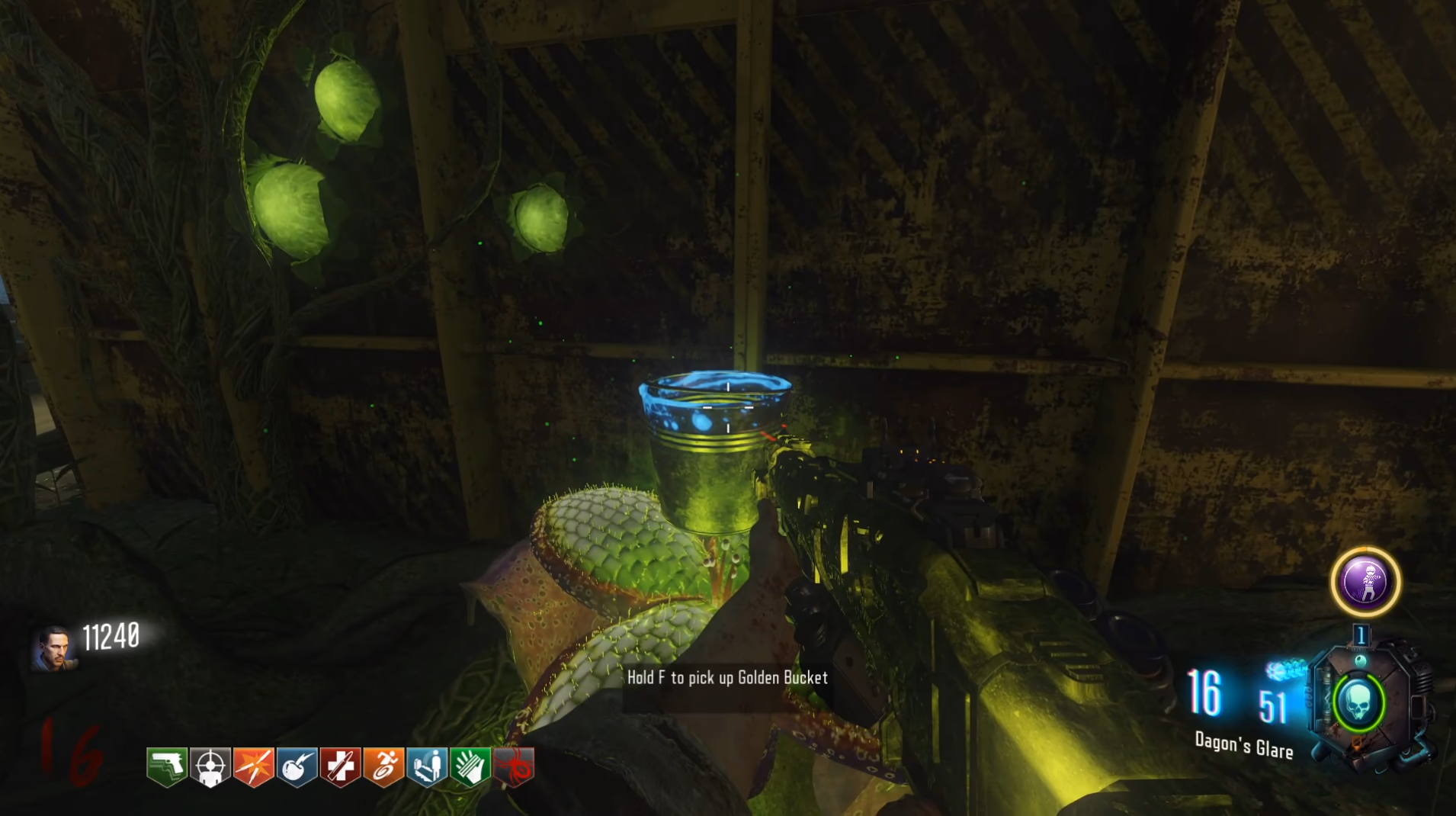
Task: Click the red cross bullet perk icon
Action: (x=340, y=766)
